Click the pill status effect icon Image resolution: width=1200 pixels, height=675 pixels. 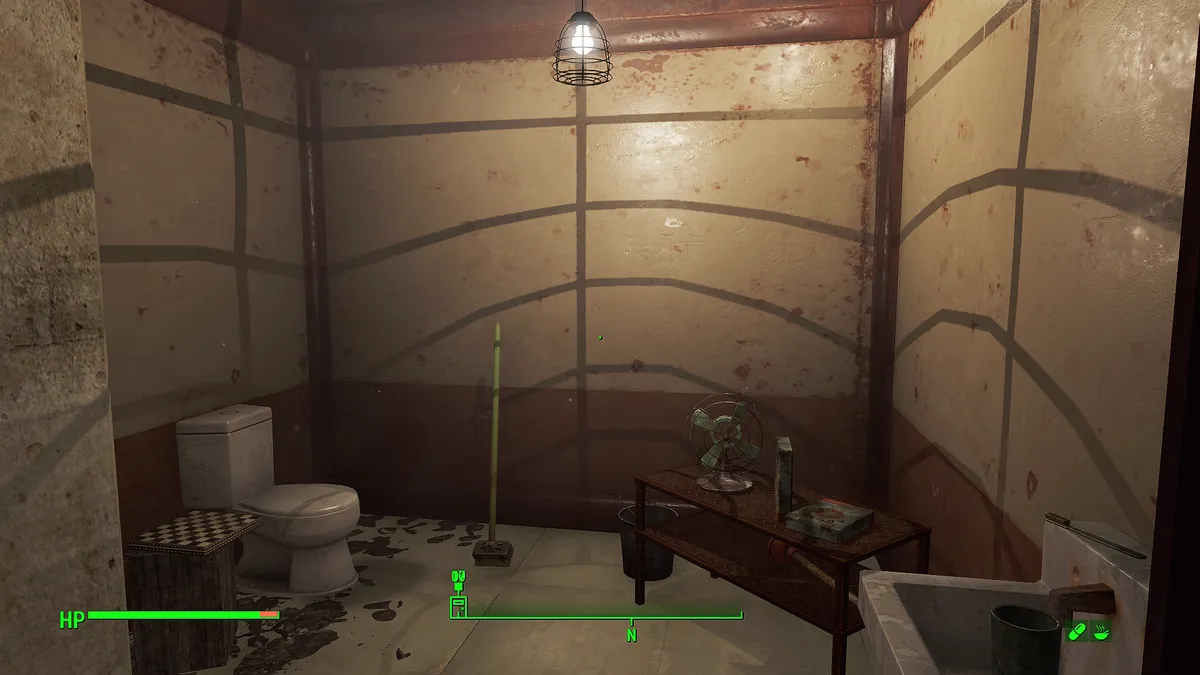1078,631
